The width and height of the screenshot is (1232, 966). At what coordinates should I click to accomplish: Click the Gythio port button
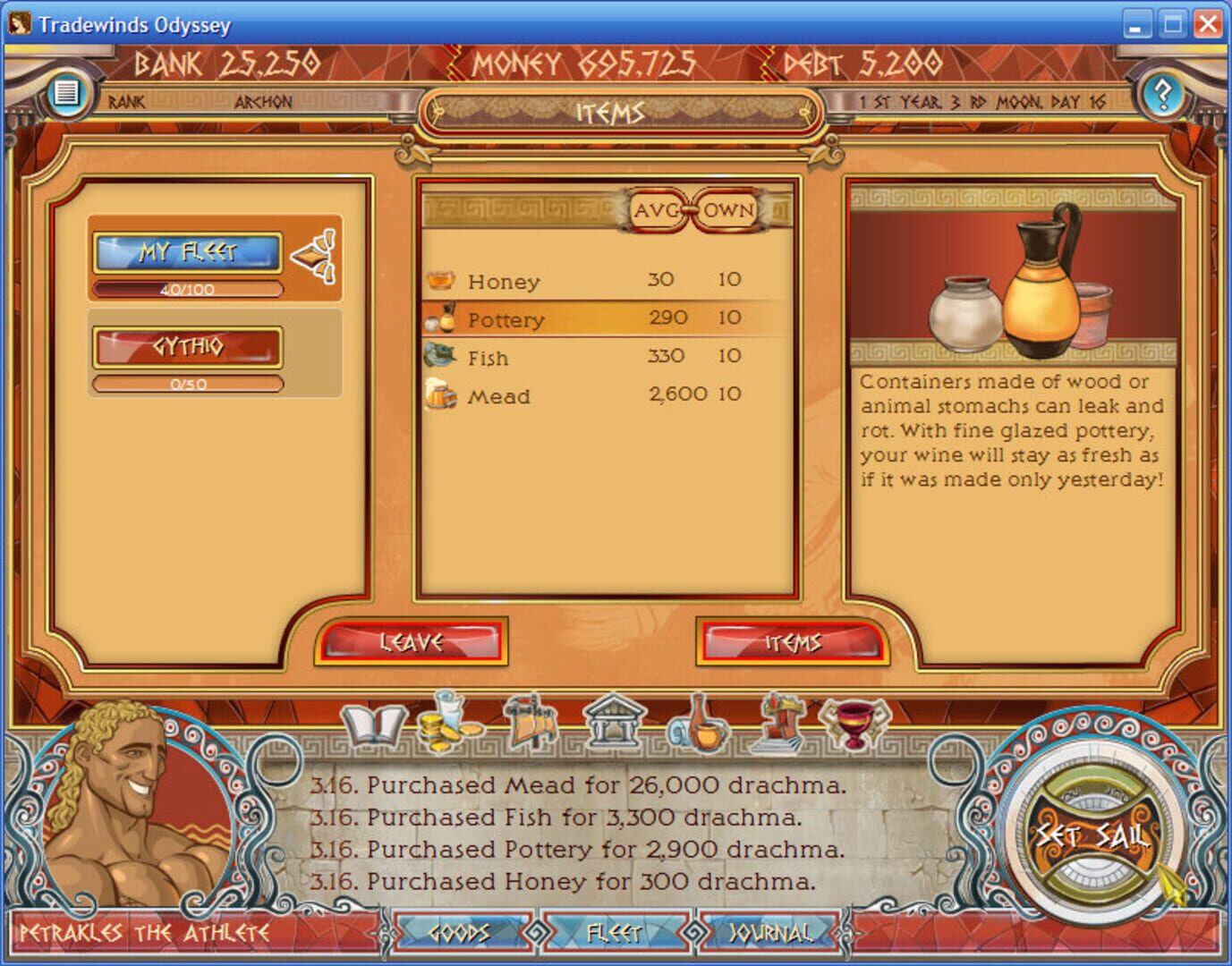click(x=188, y=348)
